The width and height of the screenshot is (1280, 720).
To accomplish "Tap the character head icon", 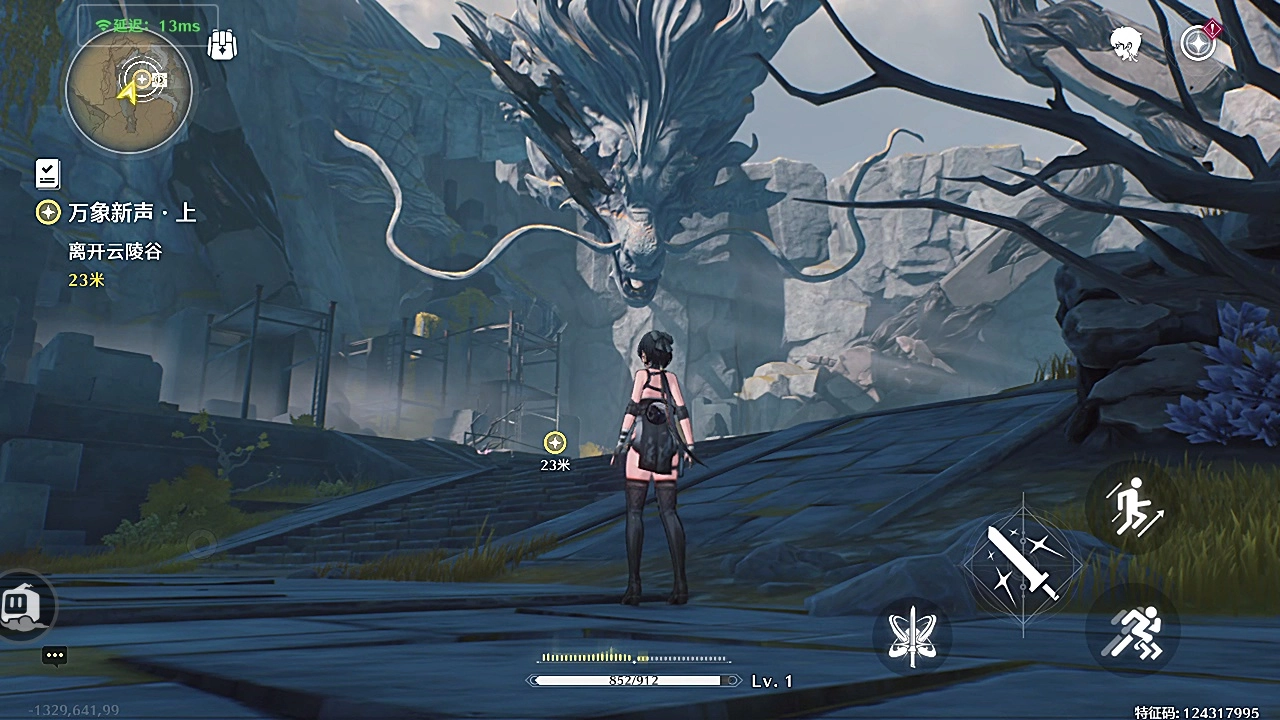I will click(x=1127, y=42).
